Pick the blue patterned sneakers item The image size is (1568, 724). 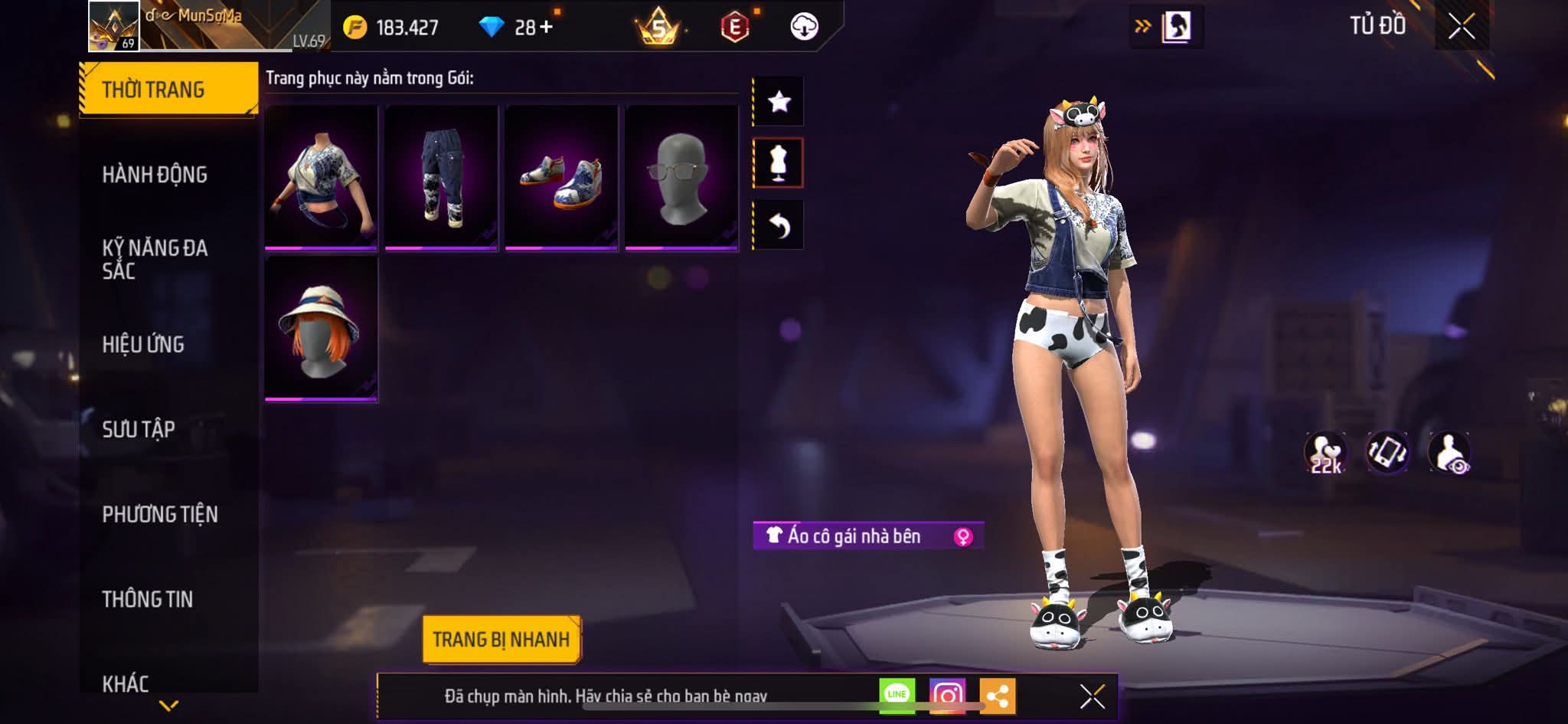click(x=561, y=178)
